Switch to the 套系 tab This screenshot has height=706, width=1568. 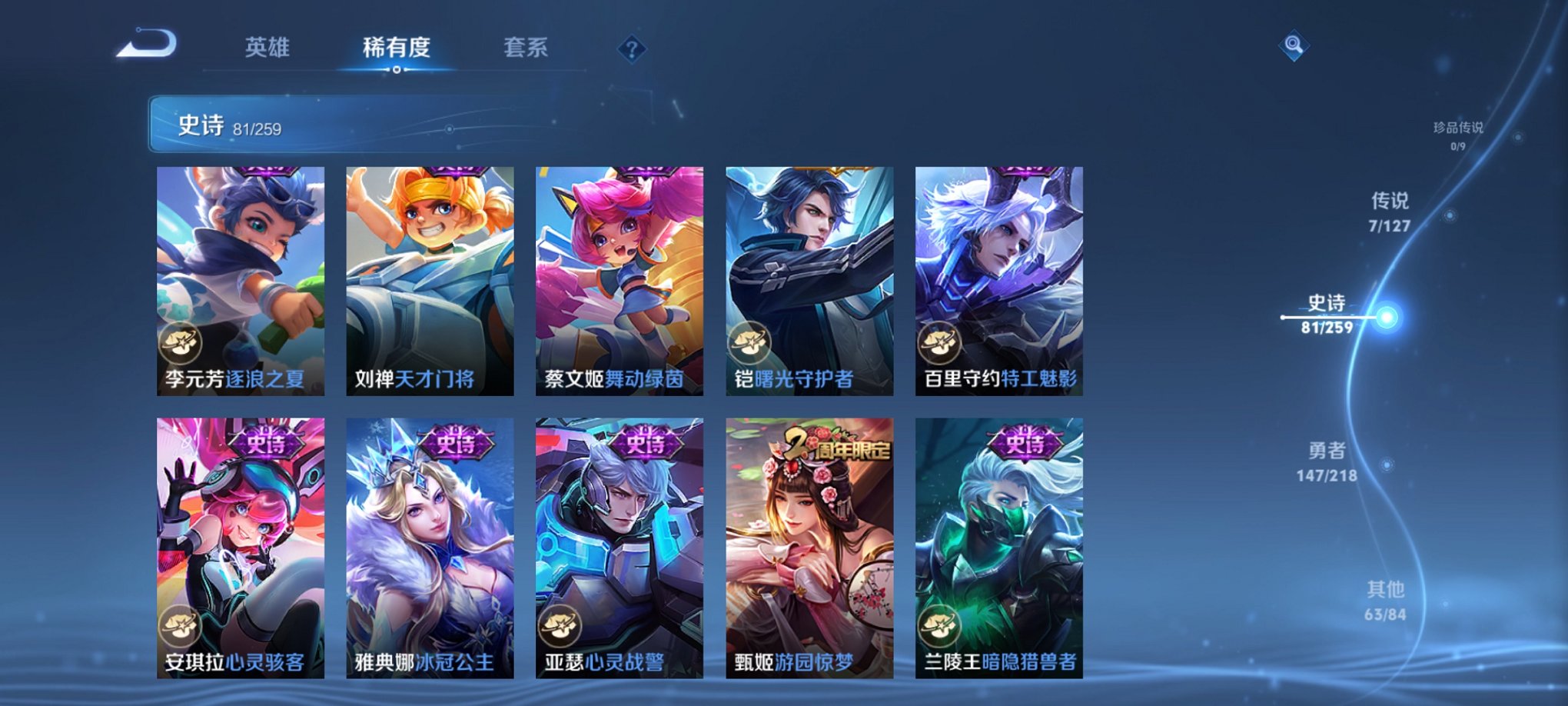(523, 48)
